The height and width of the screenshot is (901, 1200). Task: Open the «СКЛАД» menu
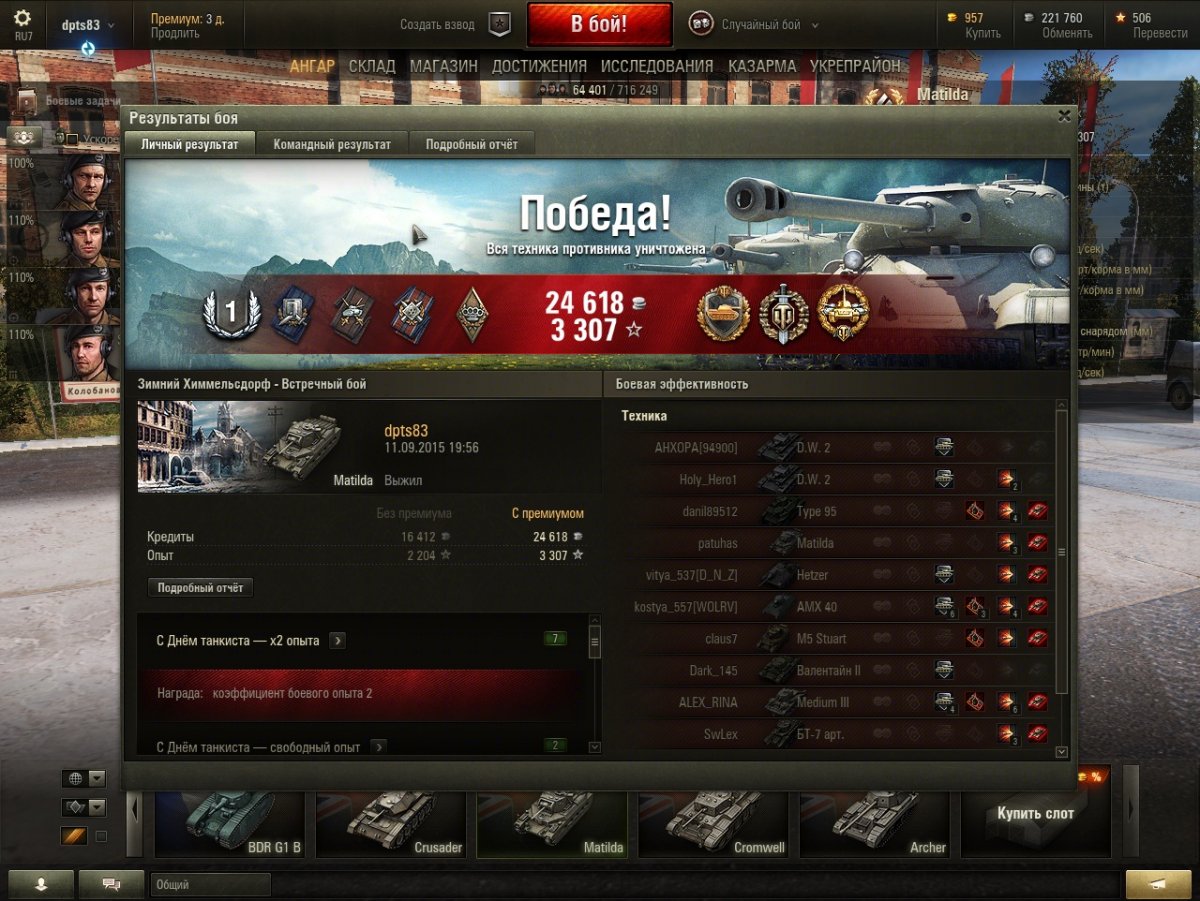click(x=372, y=66)
